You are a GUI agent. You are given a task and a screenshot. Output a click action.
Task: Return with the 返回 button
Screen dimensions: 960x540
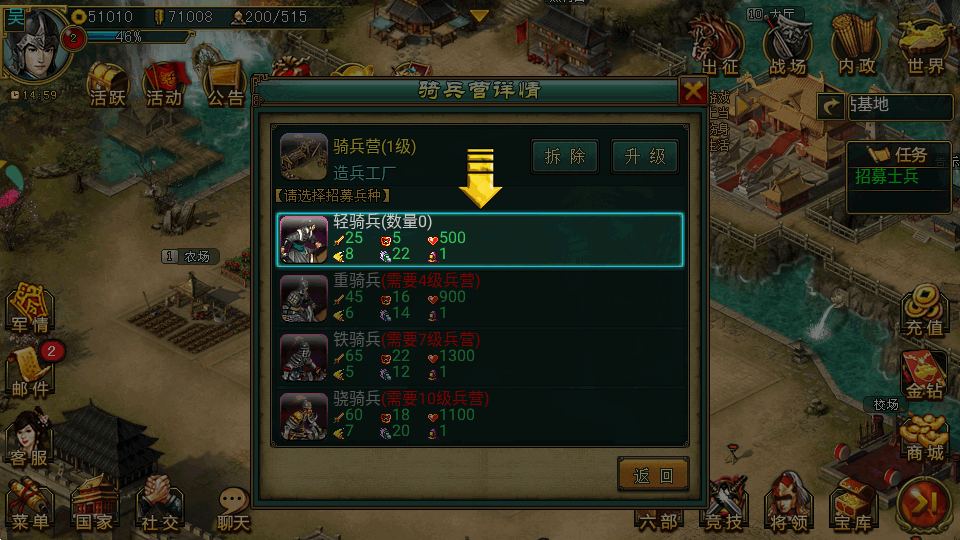pos(653,475)
